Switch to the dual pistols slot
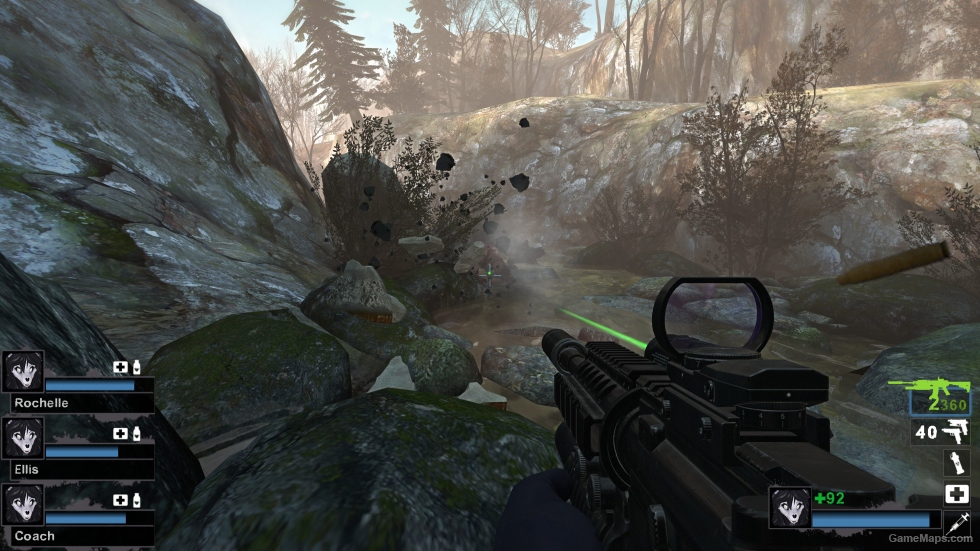Image resolution: width=980 pixels, height=551 pixels. coord(956,433)
